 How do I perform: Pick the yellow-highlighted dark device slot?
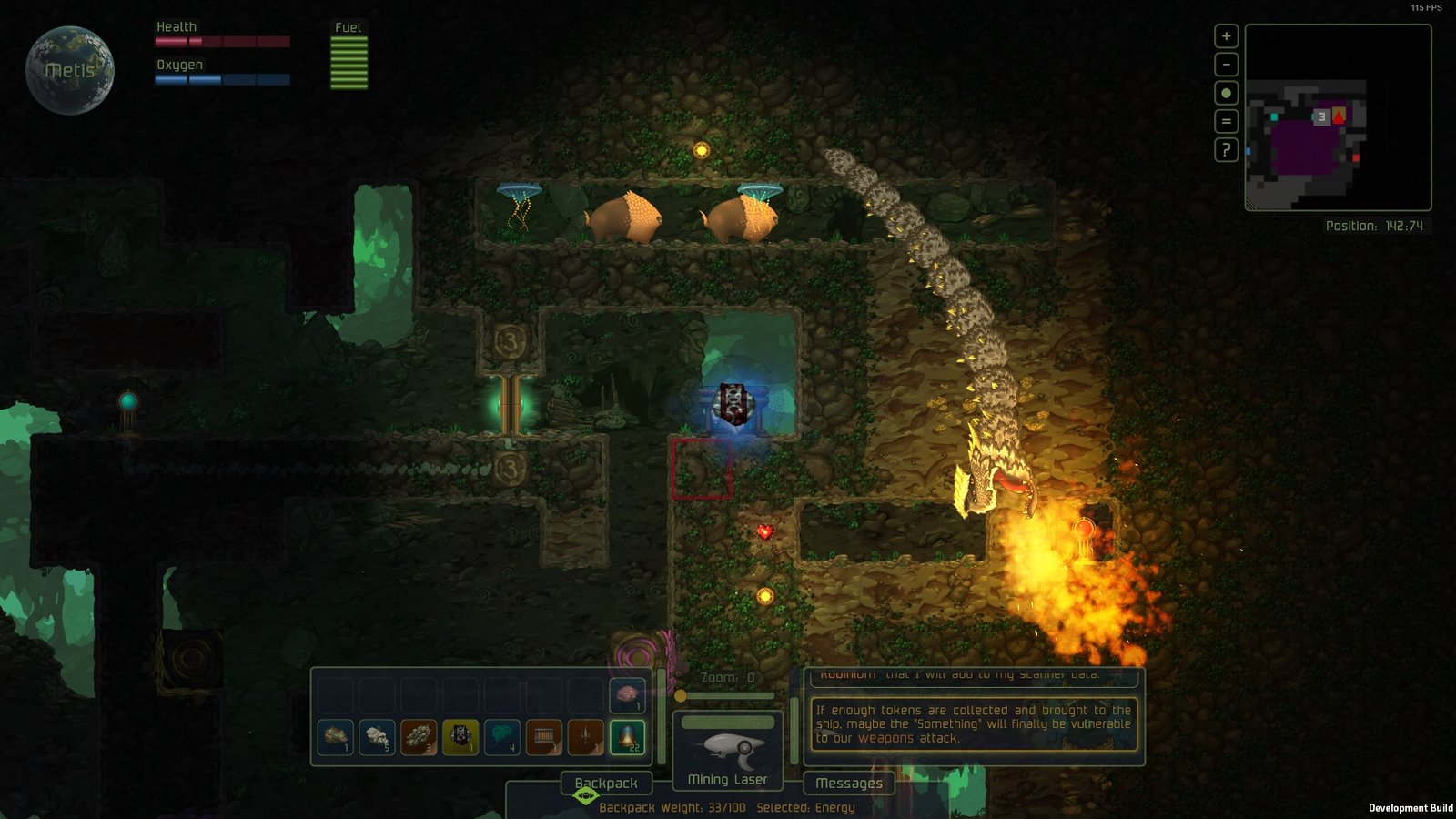coord(460,737)
